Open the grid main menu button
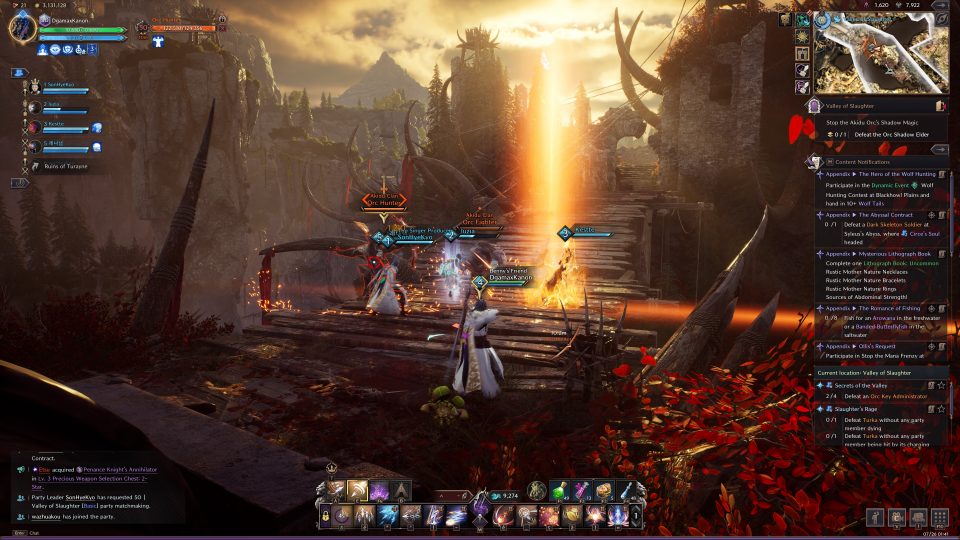 pos(940,517)
